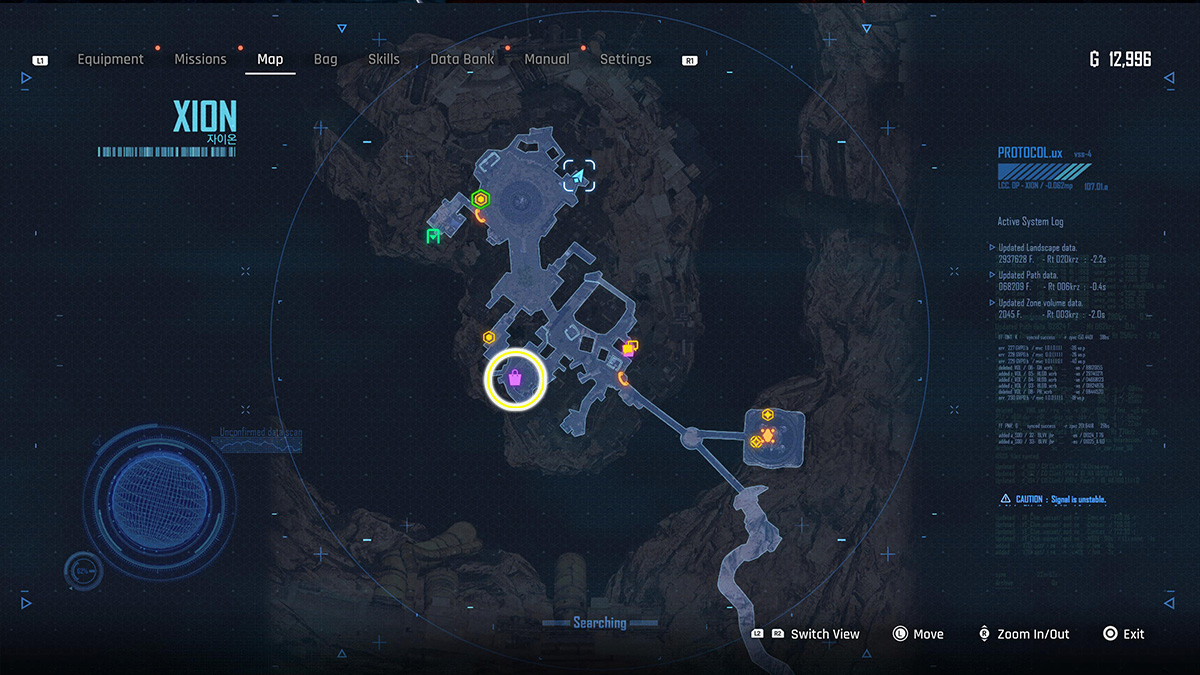The height and width of the screenshot is (675, 1200).
Task: Select the Map tab
Action: (x=270, y=60)
